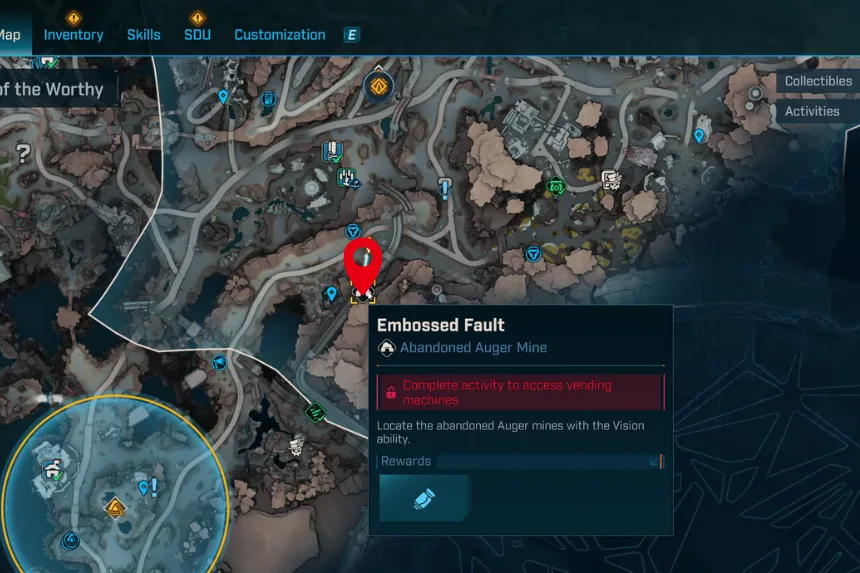Select the red waypoint pin on the map
860x573 pixels.
pyautogui.click(x=363, y=261)
